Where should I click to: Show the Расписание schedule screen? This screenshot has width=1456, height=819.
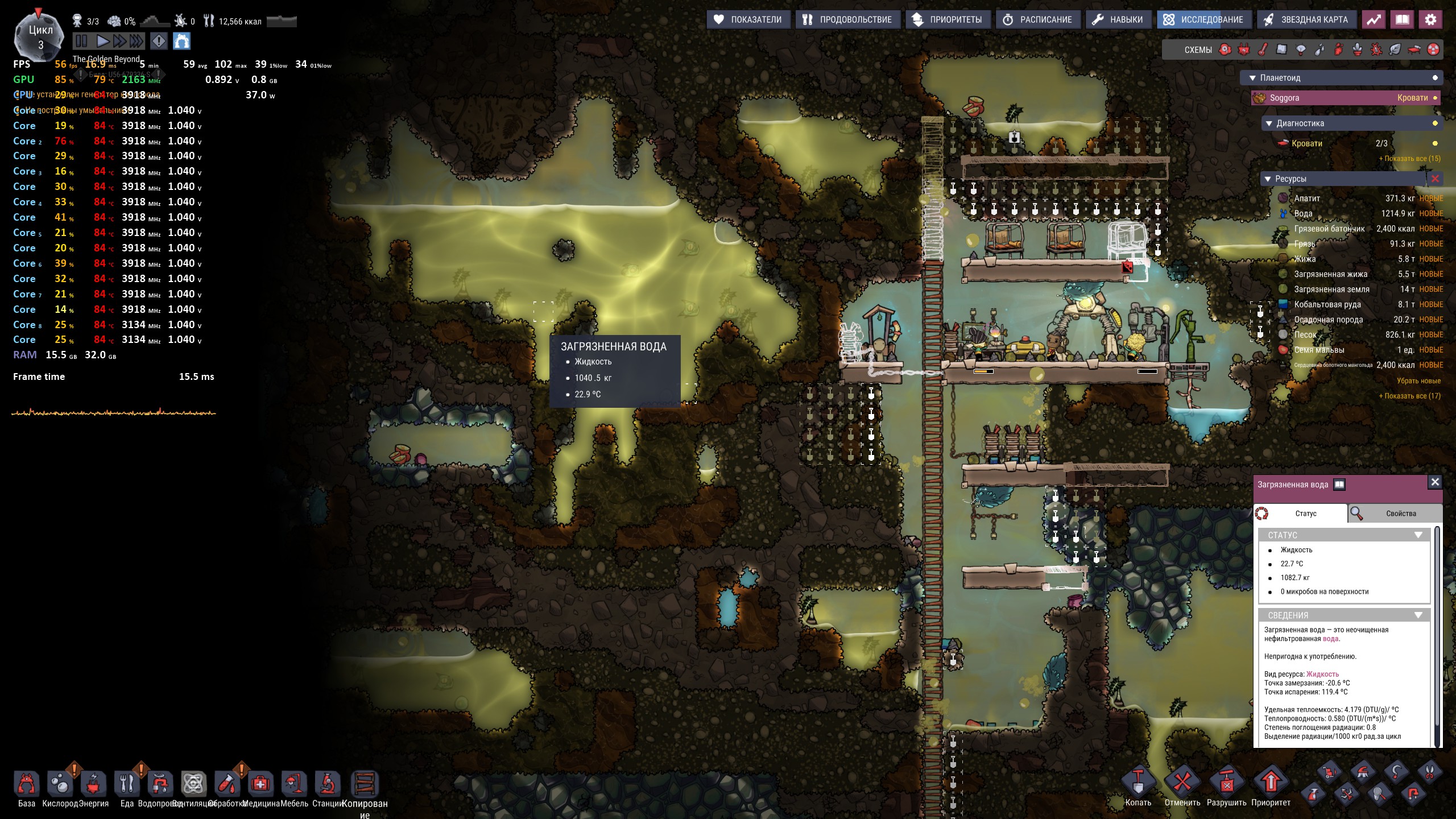[1037, 20]
